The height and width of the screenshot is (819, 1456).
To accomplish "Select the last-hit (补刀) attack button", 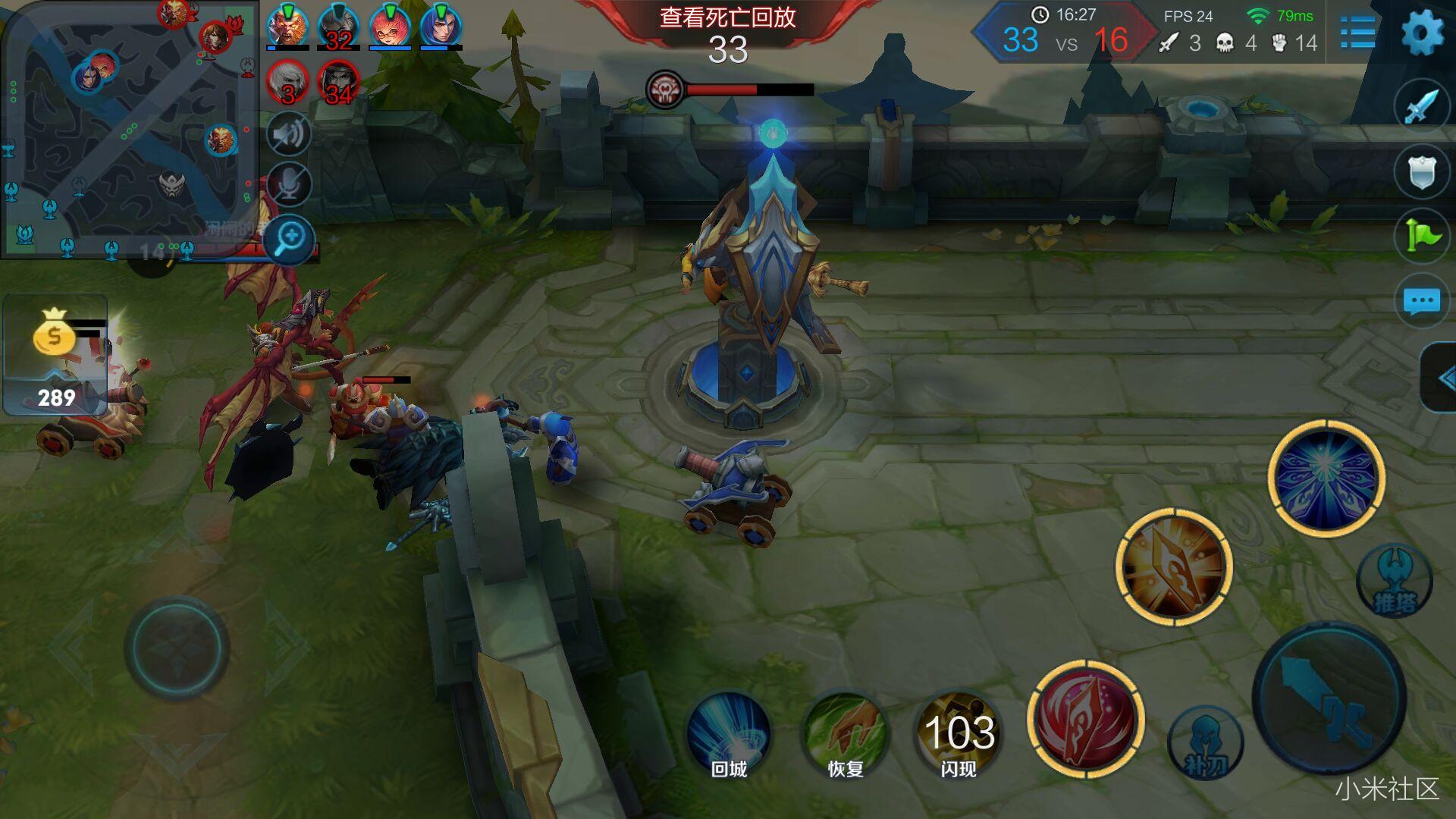I will pyautogui.click(x=1205, y=745).
